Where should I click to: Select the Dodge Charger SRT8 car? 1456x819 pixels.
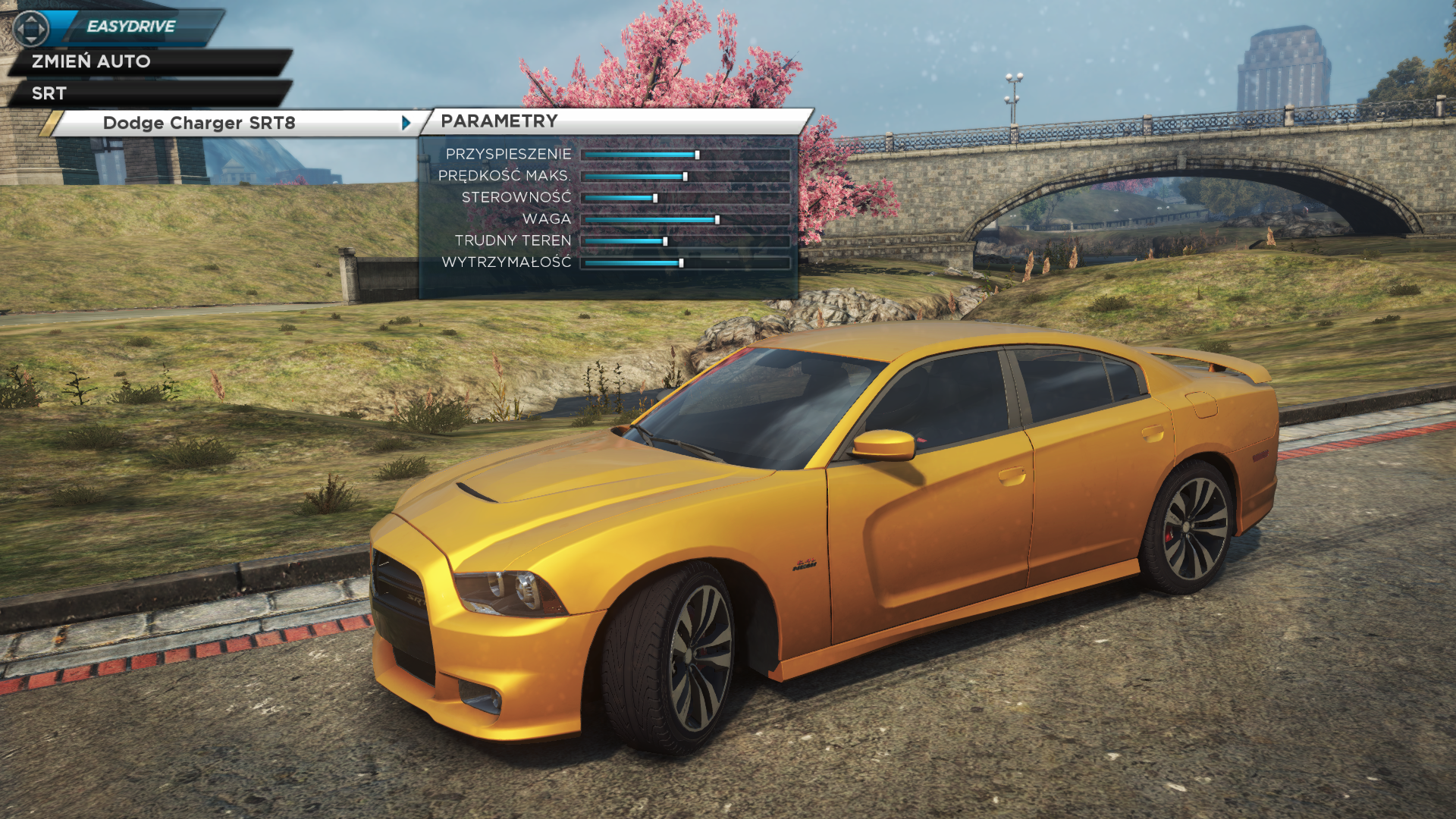(199, 123)
